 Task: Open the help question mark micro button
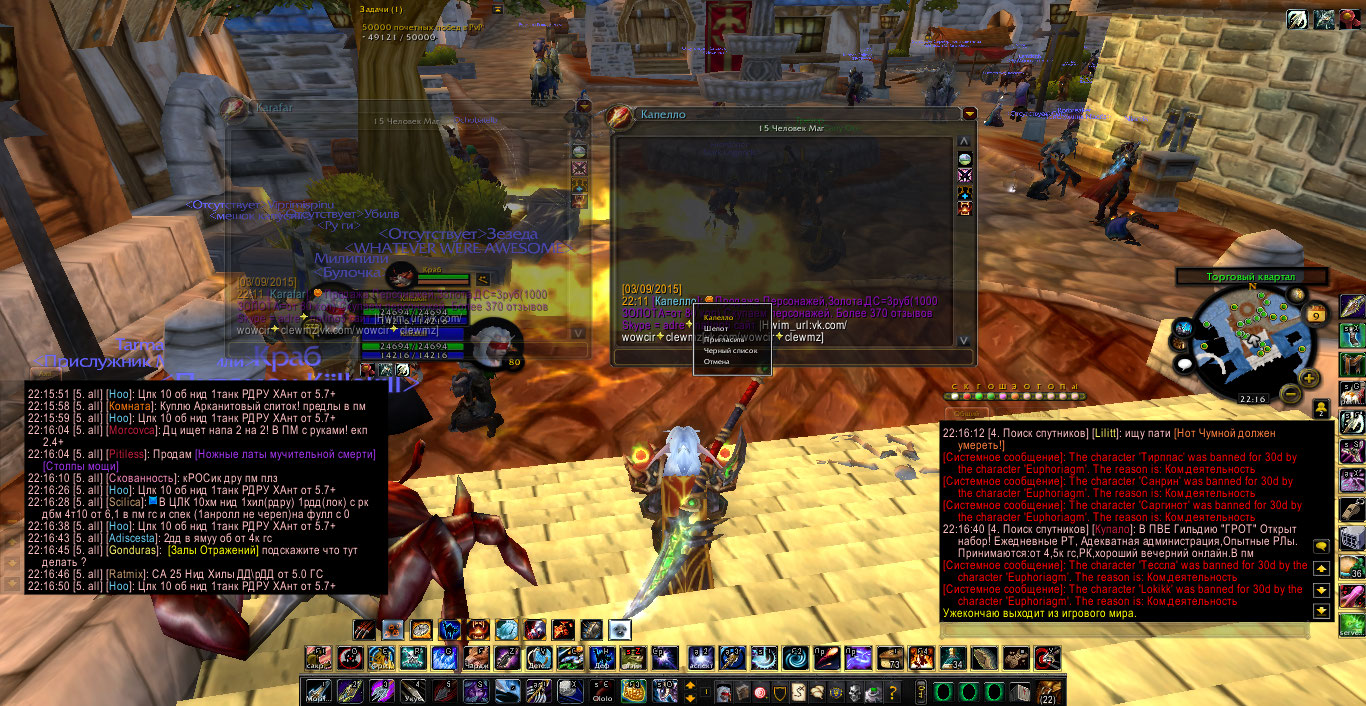coord(892,692)
